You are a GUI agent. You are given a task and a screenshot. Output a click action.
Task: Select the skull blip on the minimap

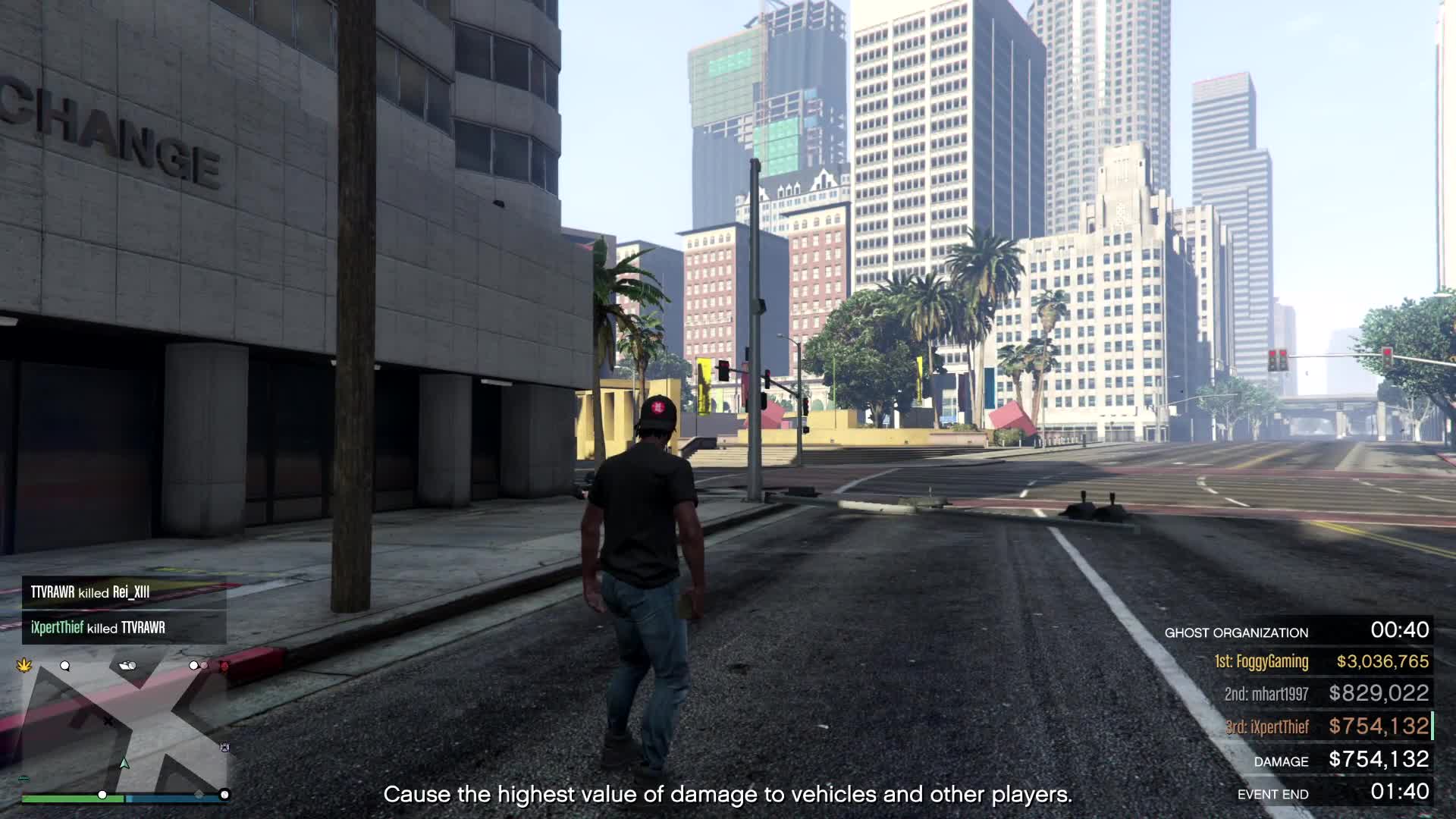click(x=224, y=747)
